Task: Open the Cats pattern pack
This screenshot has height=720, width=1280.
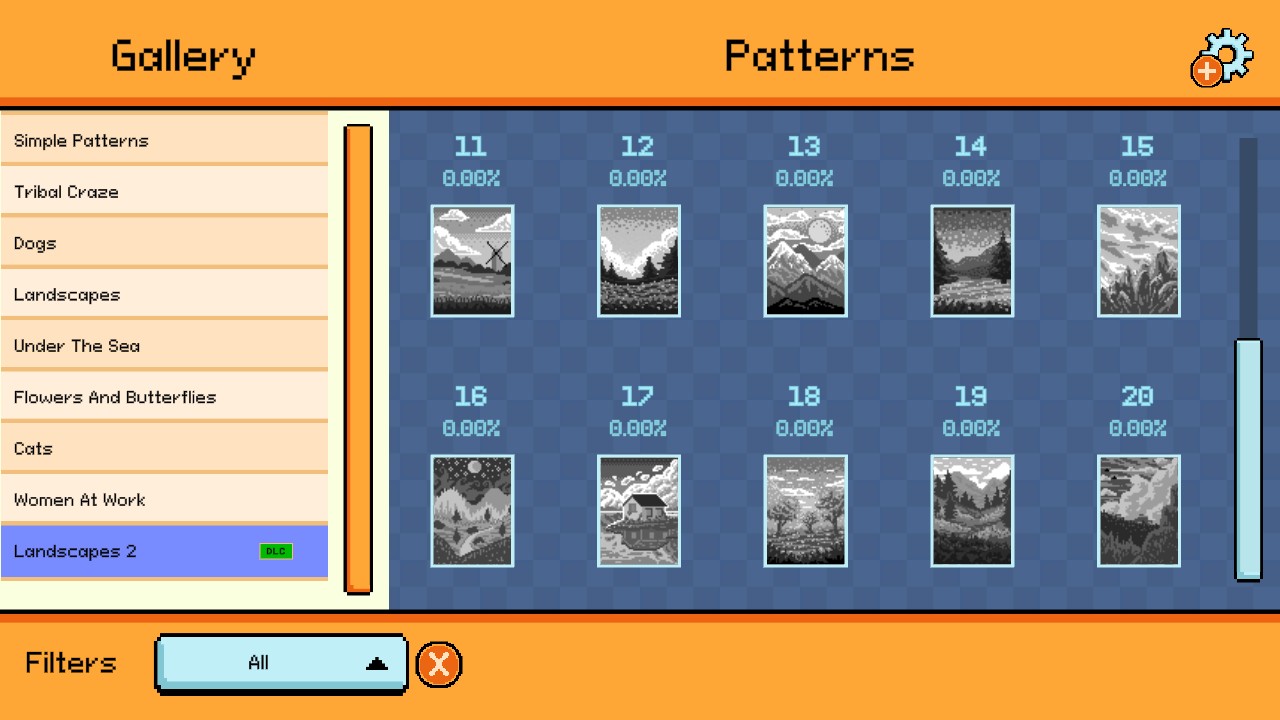Action: [x=165, y=448]
